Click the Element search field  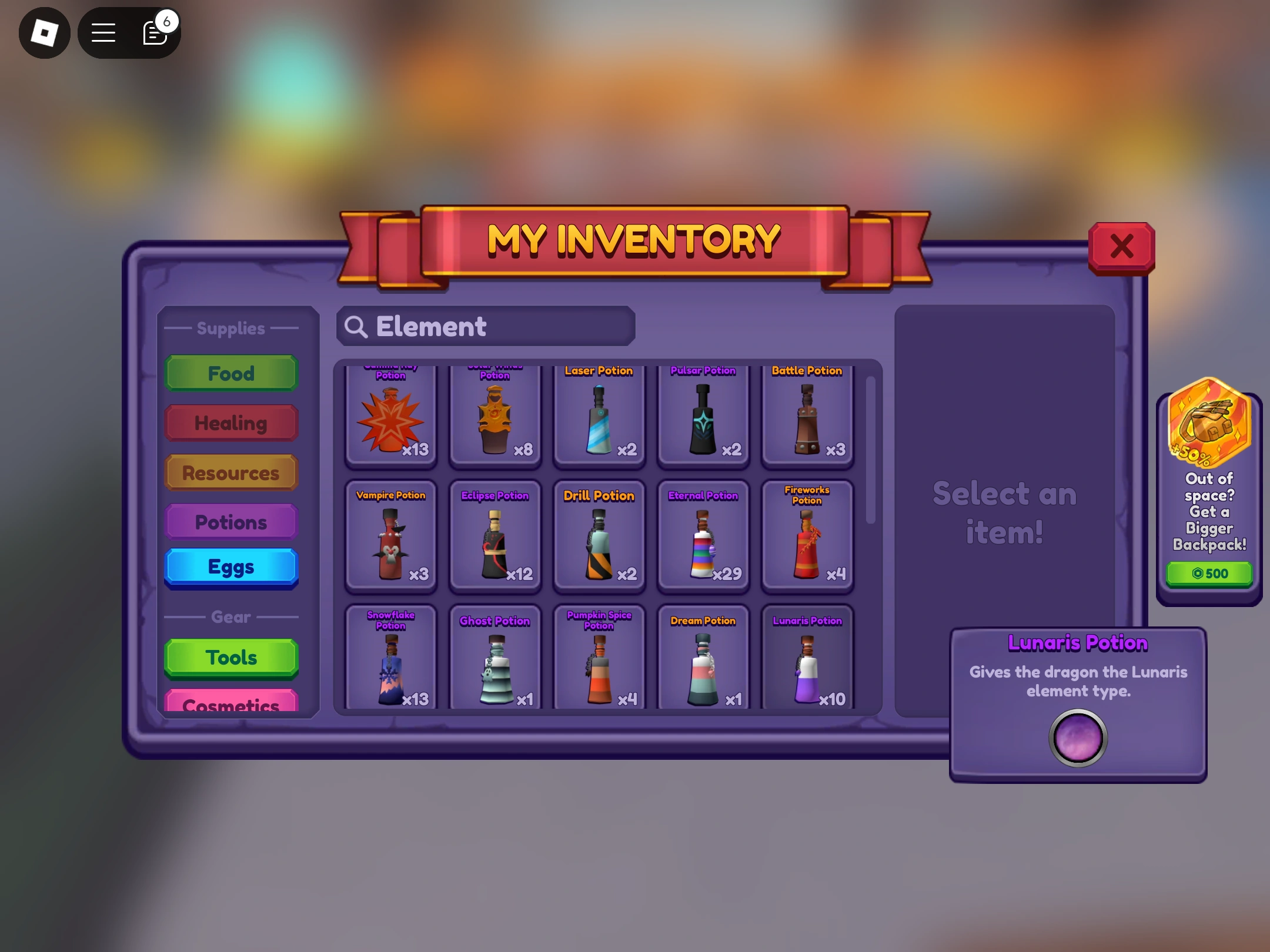[486, 326]
